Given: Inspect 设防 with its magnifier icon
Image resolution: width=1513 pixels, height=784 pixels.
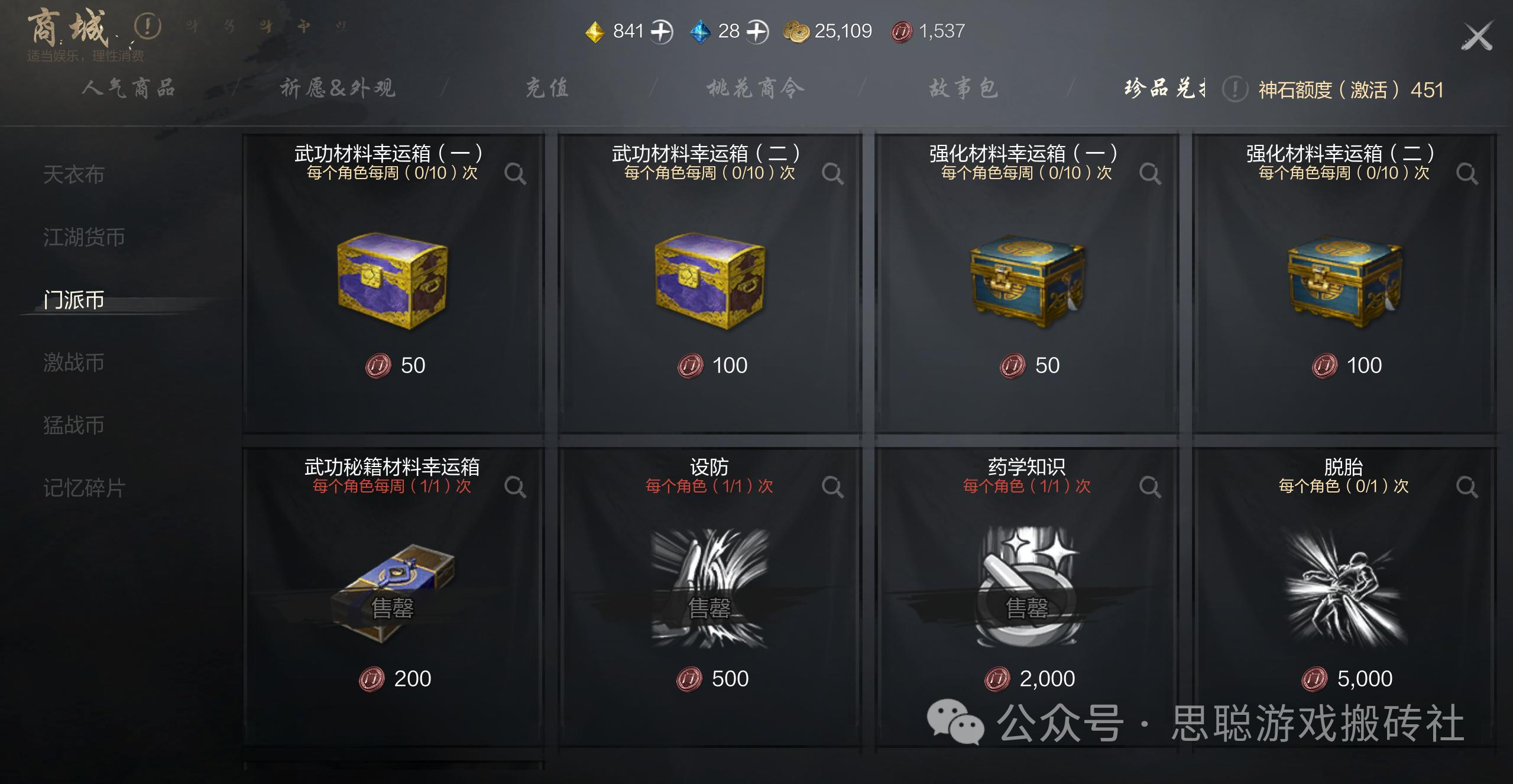Looking at the screenshot, I should click(832, 487).
